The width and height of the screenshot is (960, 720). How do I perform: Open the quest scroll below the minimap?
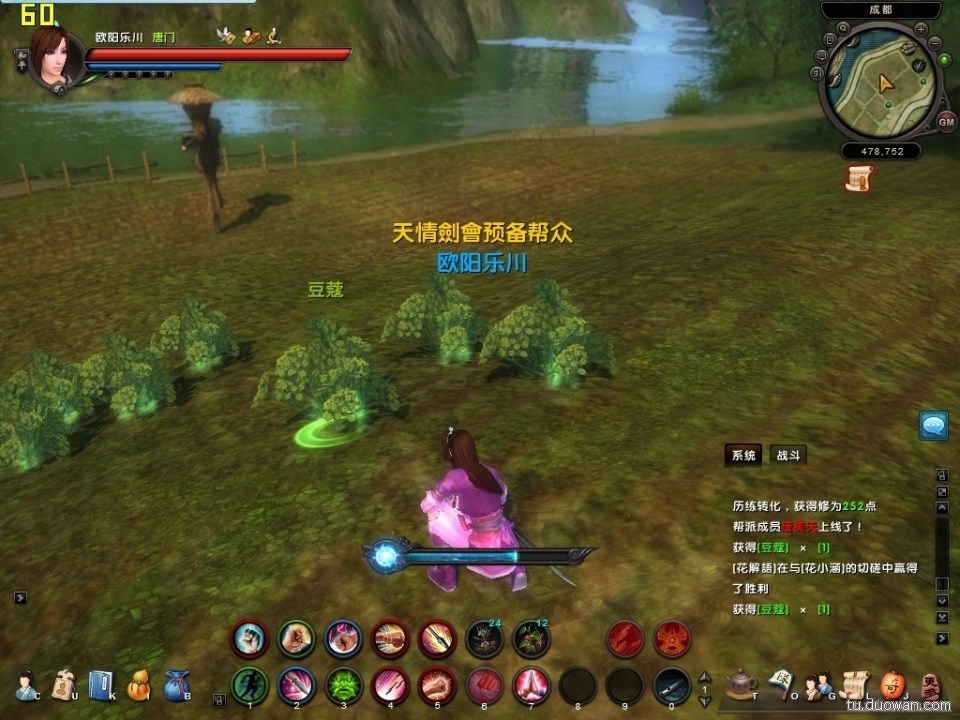point(858,178)
